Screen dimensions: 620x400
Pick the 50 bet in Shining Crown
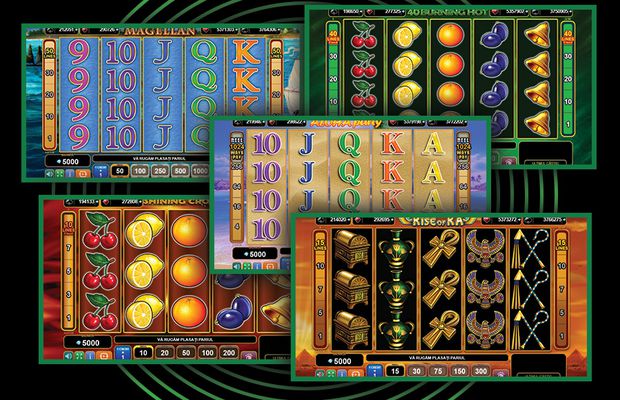(187, 351)
